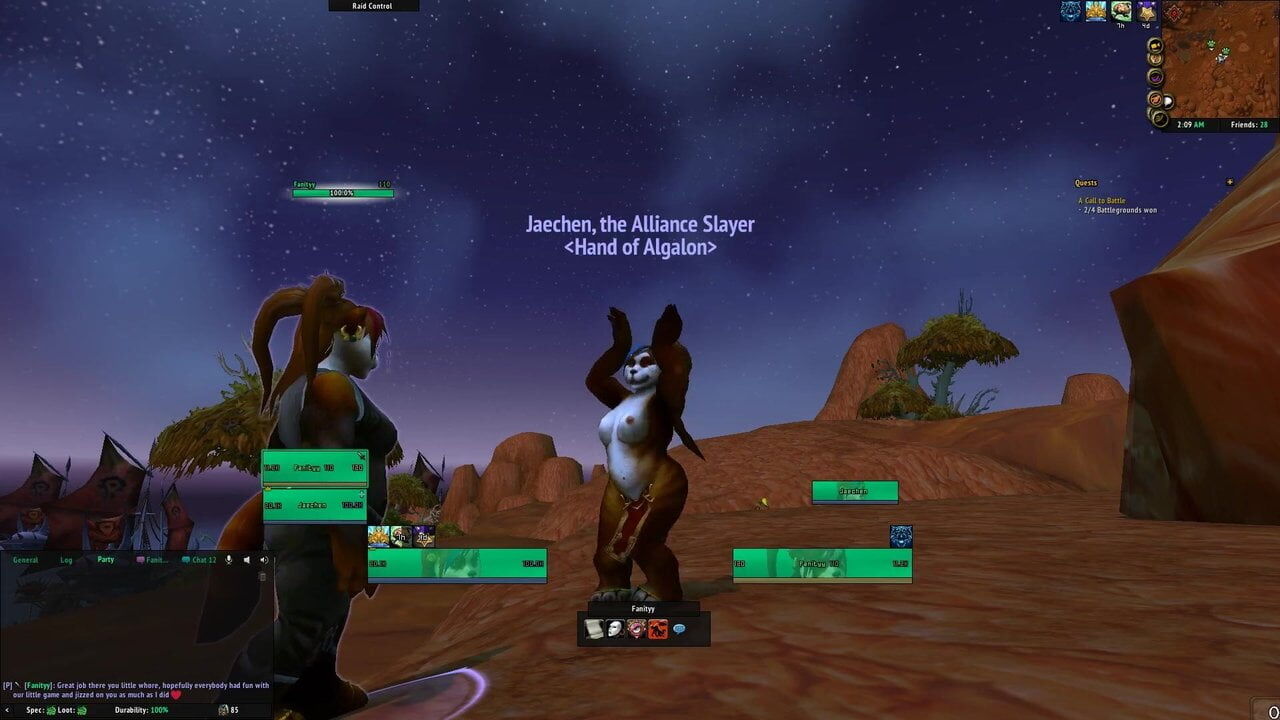Screen dimensions: 1280x720
Task: Select the Party chat tab
Action: coord(105,560)
